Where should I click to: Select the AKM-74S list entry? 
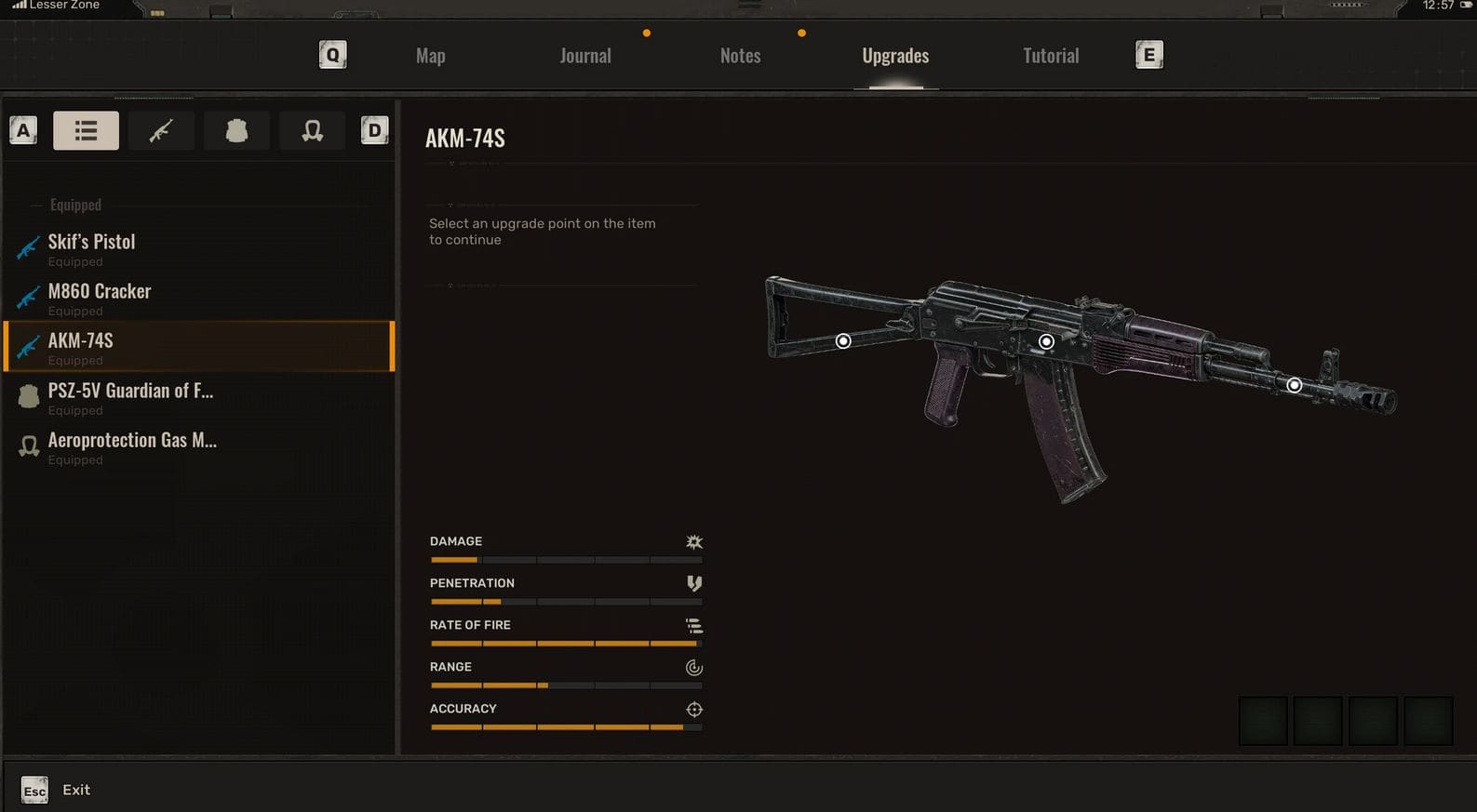coord(80,346)
